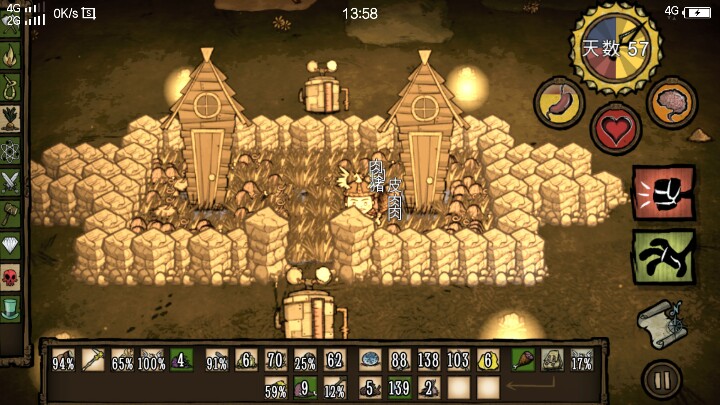Open the diamond refine crafting tab

coord(11,243)
